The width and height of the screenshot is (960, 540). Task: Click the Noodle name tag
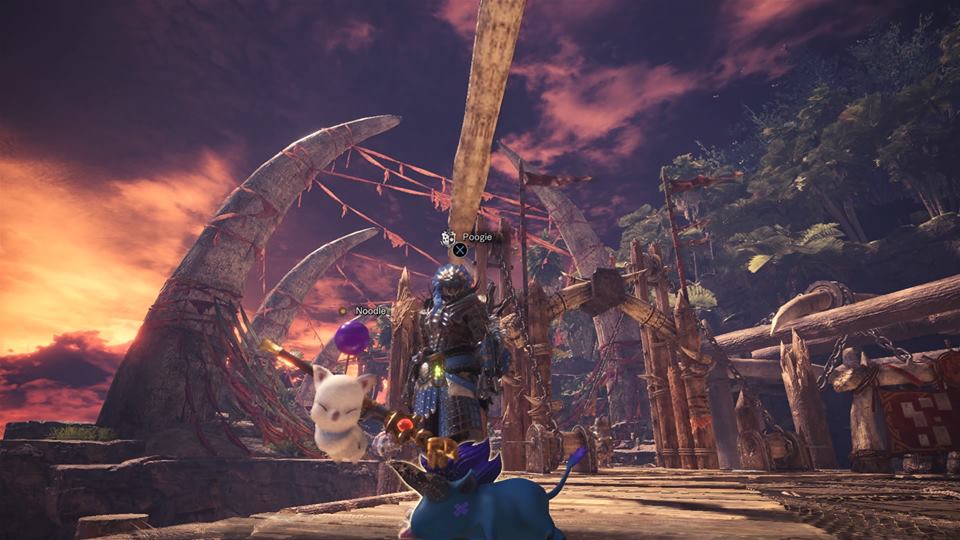coord(369,311)
